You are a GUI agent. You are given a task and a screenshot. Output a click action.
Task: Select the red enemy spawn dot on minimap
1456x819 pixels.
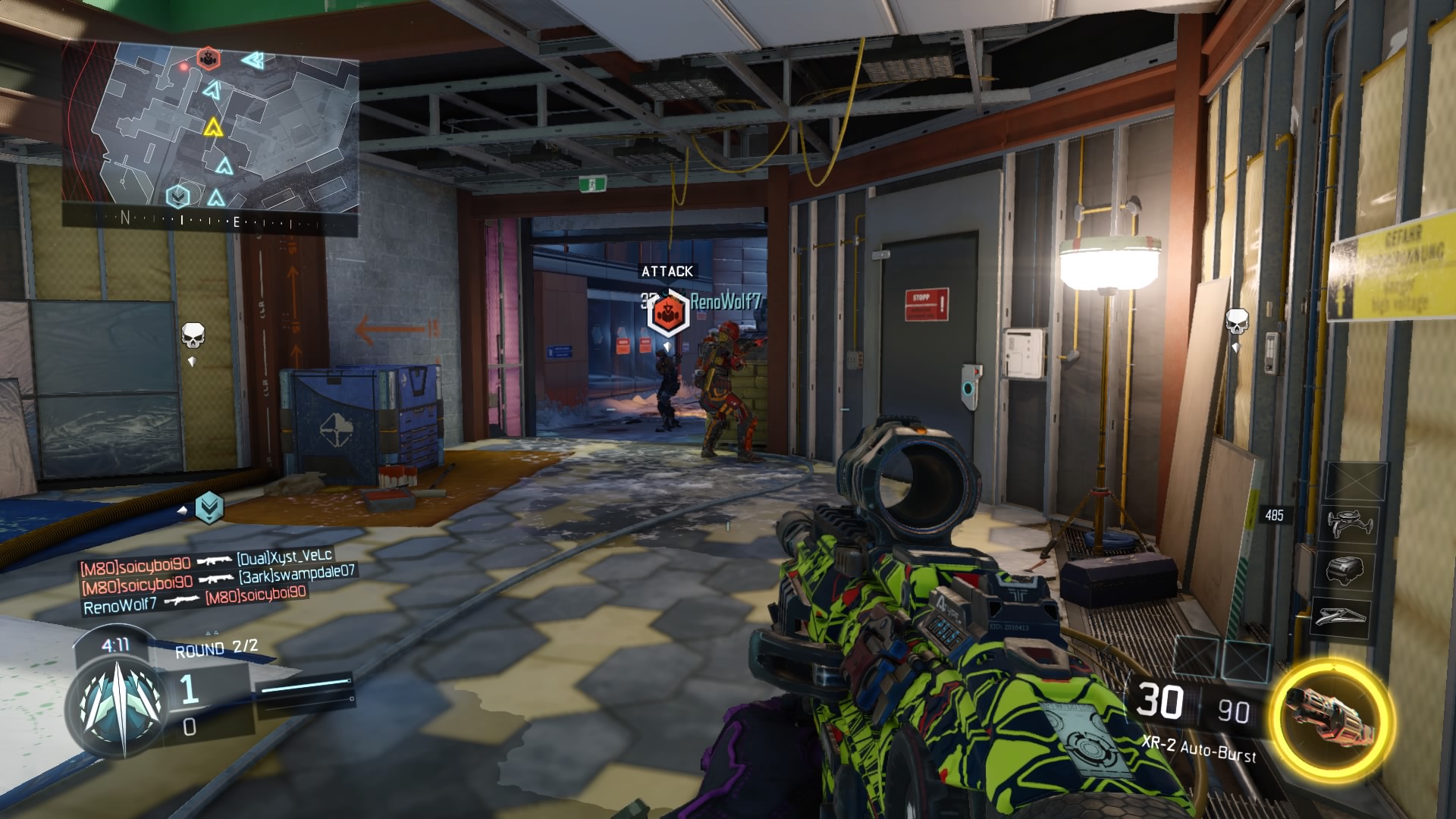[184, 67]
